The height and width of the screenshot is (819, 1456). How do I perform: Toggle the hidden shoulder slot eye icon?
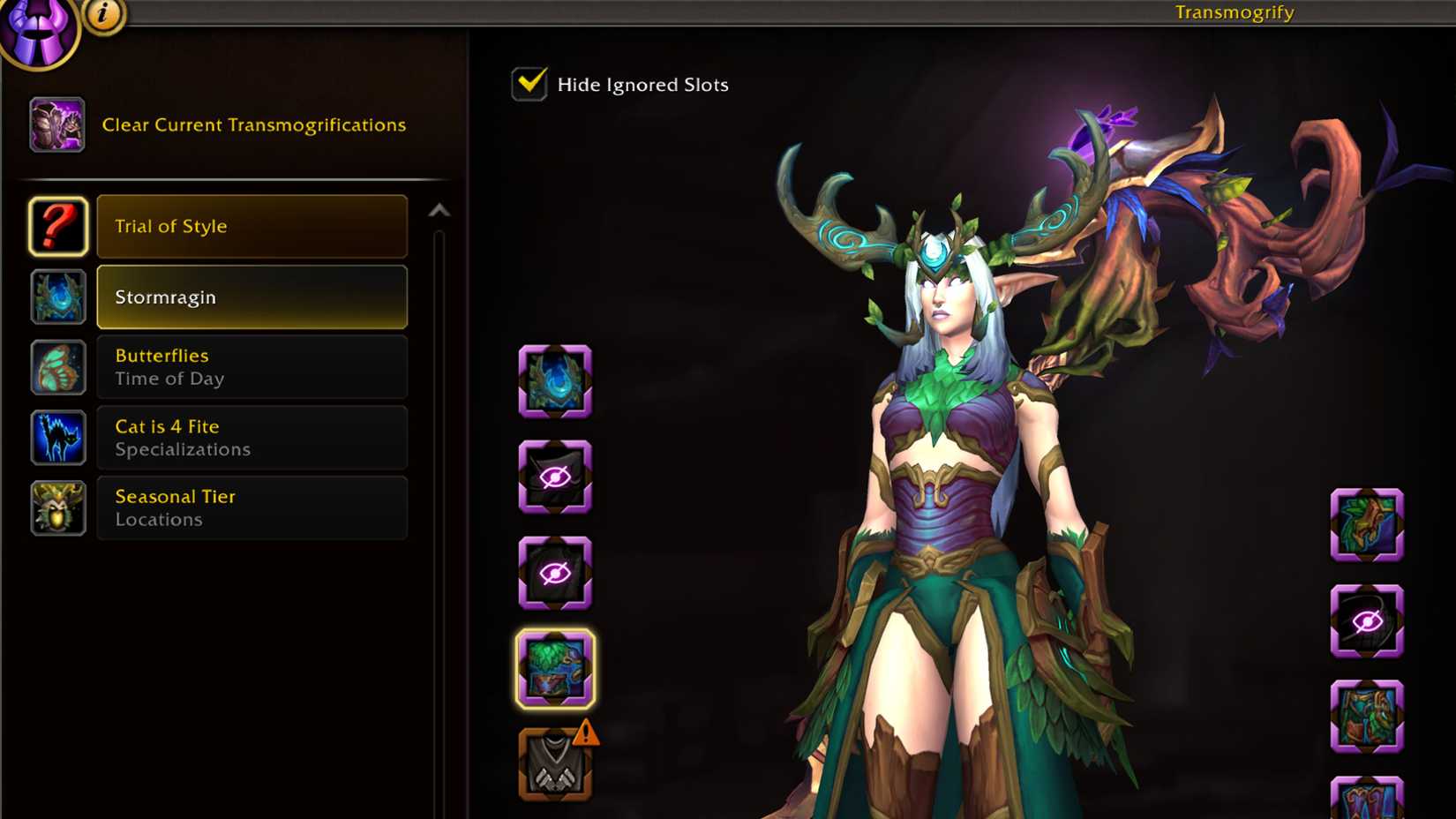click(554, 478)
